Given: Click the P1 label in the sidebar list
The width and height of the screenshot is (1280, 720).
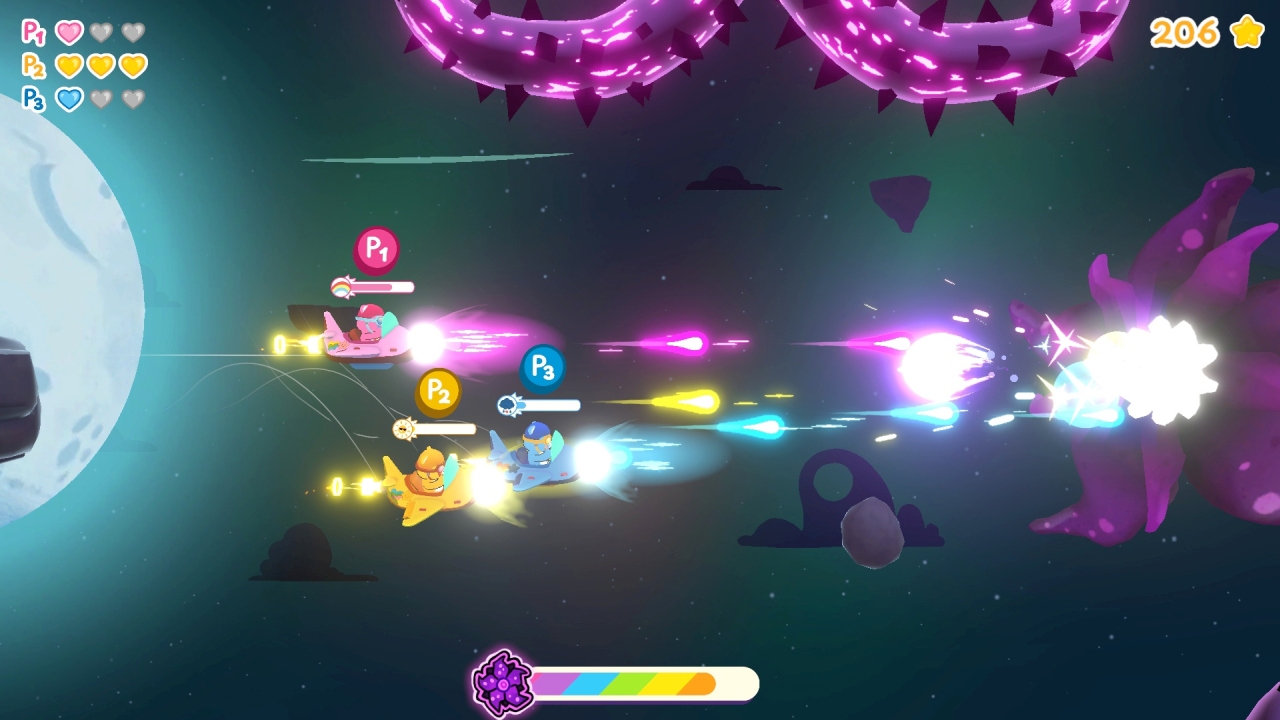Looking at the screenshot, I should click(x=32, y=30).
